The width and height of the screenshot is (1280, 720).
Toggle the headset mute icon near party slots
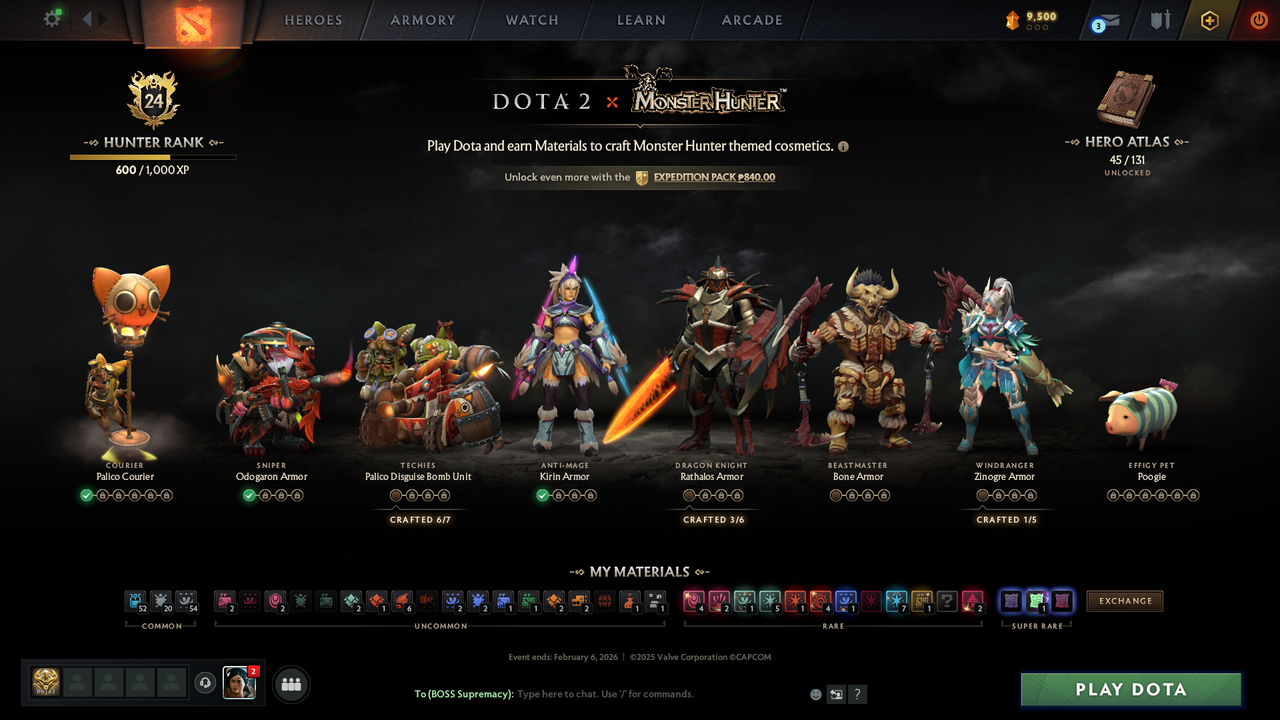[x=207, y=683]
